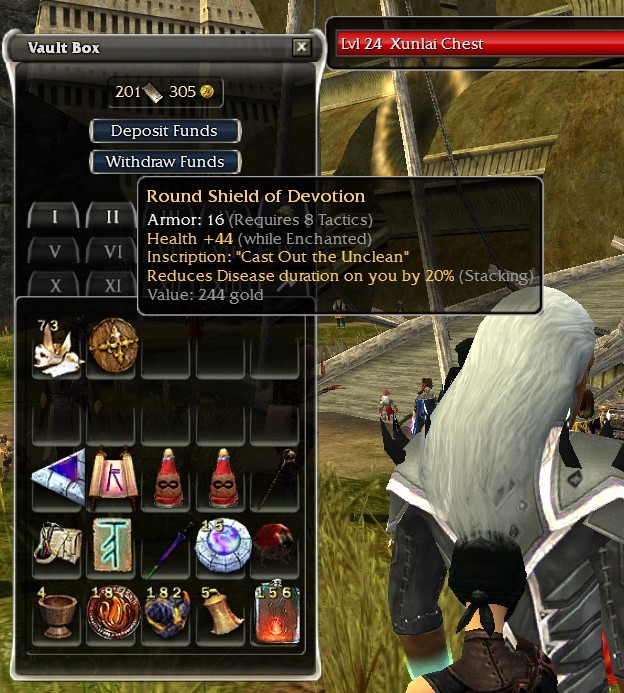Close the Vault Box window

[301, 47]
